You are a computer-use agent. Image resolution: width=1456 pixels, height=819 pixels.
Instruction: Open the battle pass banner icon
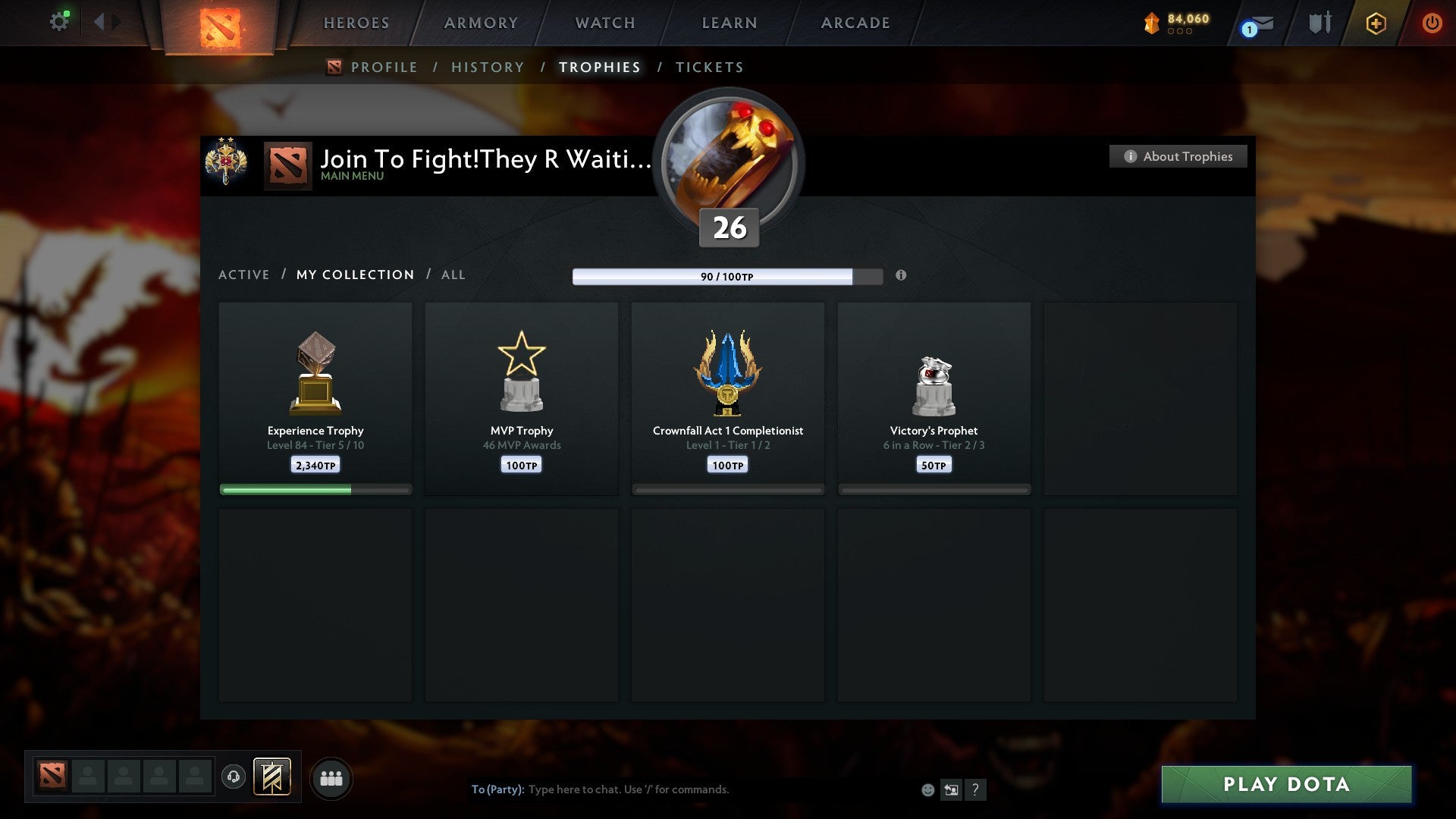273,777
